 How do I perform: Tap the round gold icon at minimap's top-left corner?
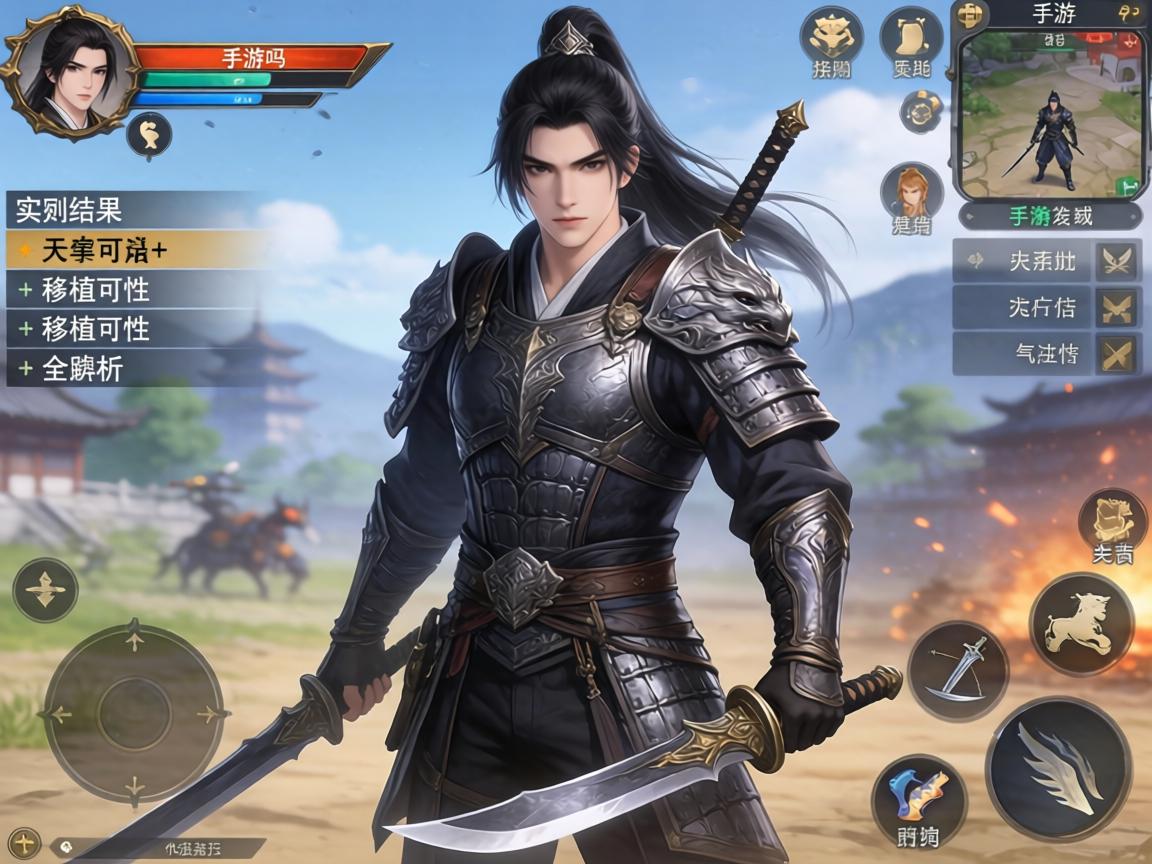(x=967, y=15)
